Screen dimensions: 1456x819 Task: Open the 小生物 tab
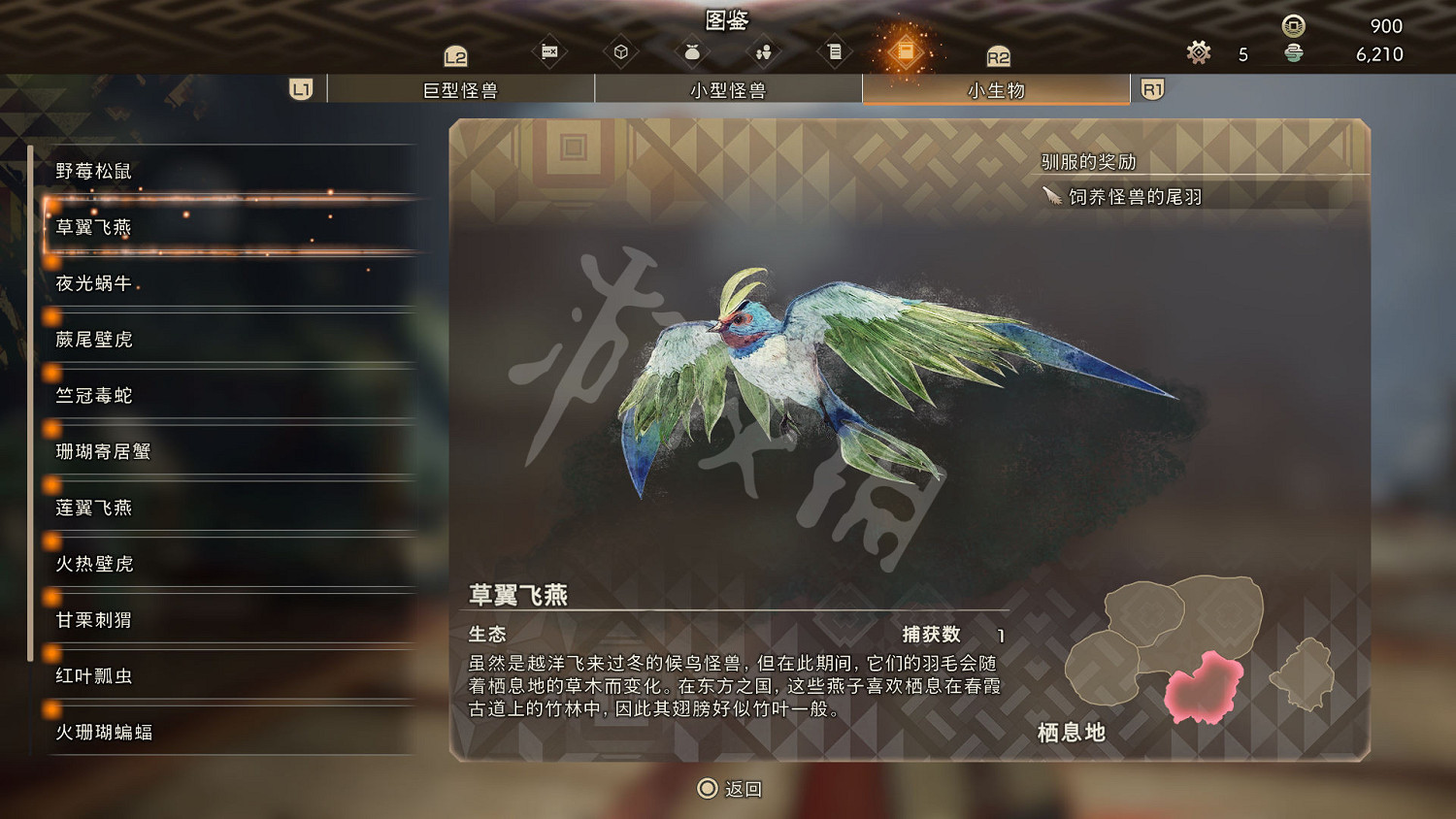pos(995,88)
